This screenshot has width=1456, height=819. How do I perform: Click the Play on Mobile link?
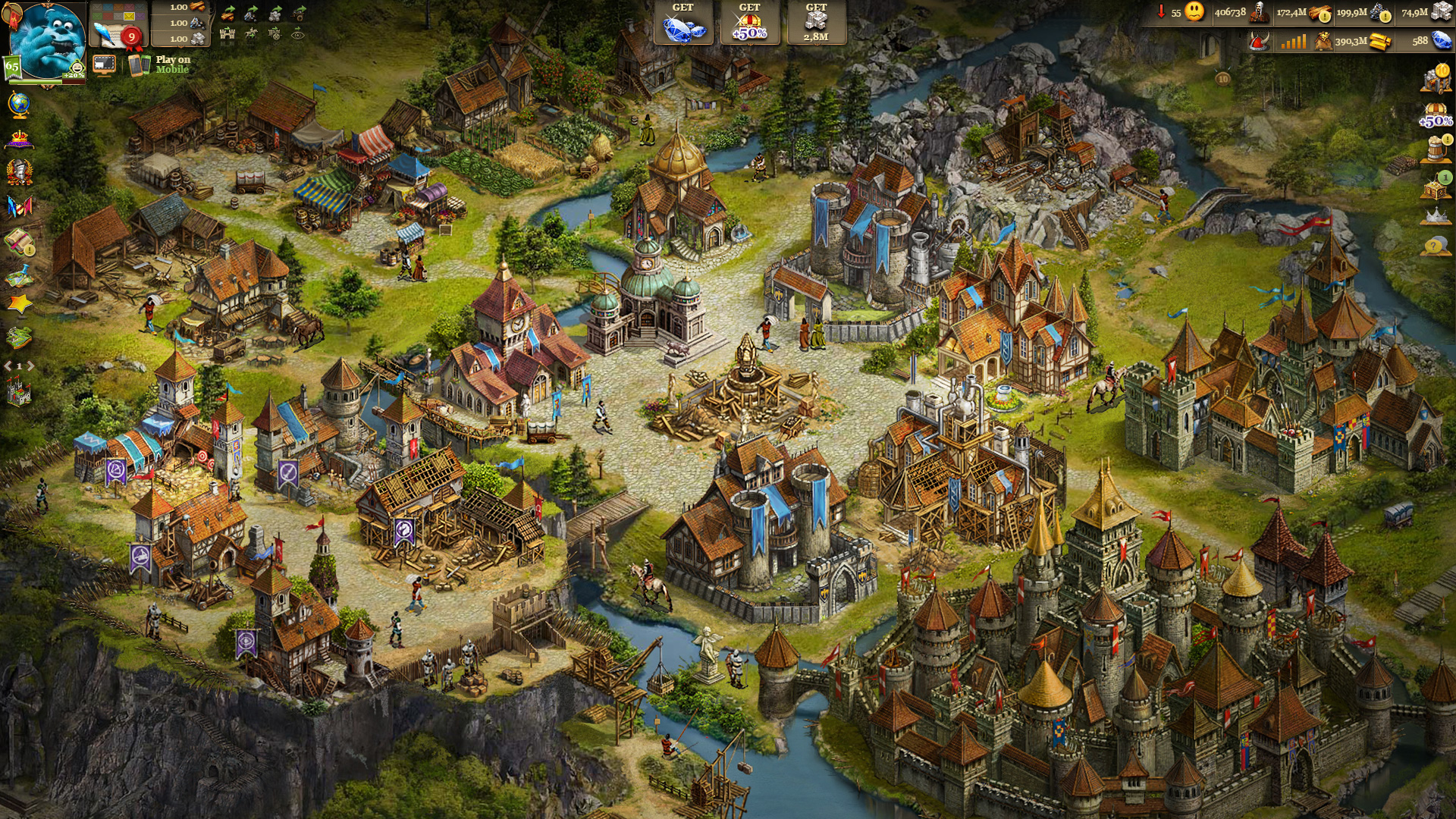171,64
